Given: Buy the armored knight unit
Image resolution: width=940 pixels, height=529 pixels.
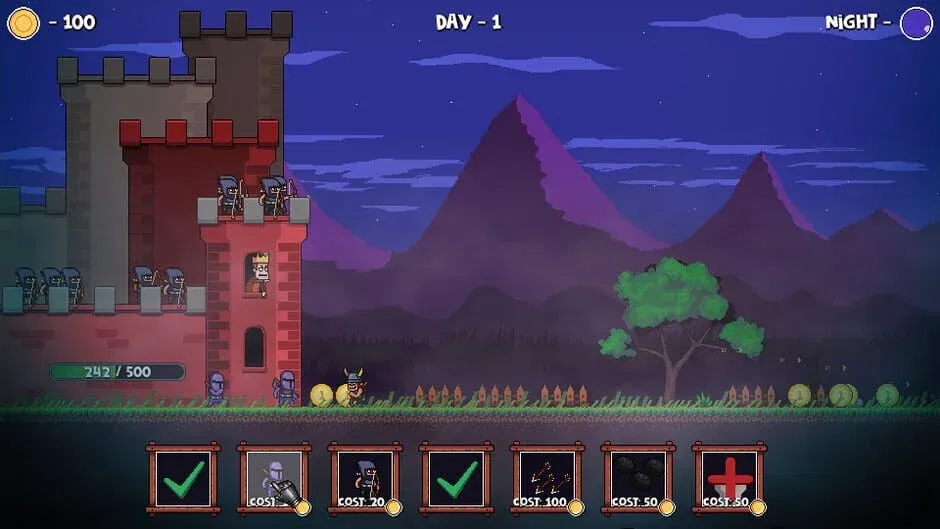Looking at the screenshot, I should coord(274,479).
